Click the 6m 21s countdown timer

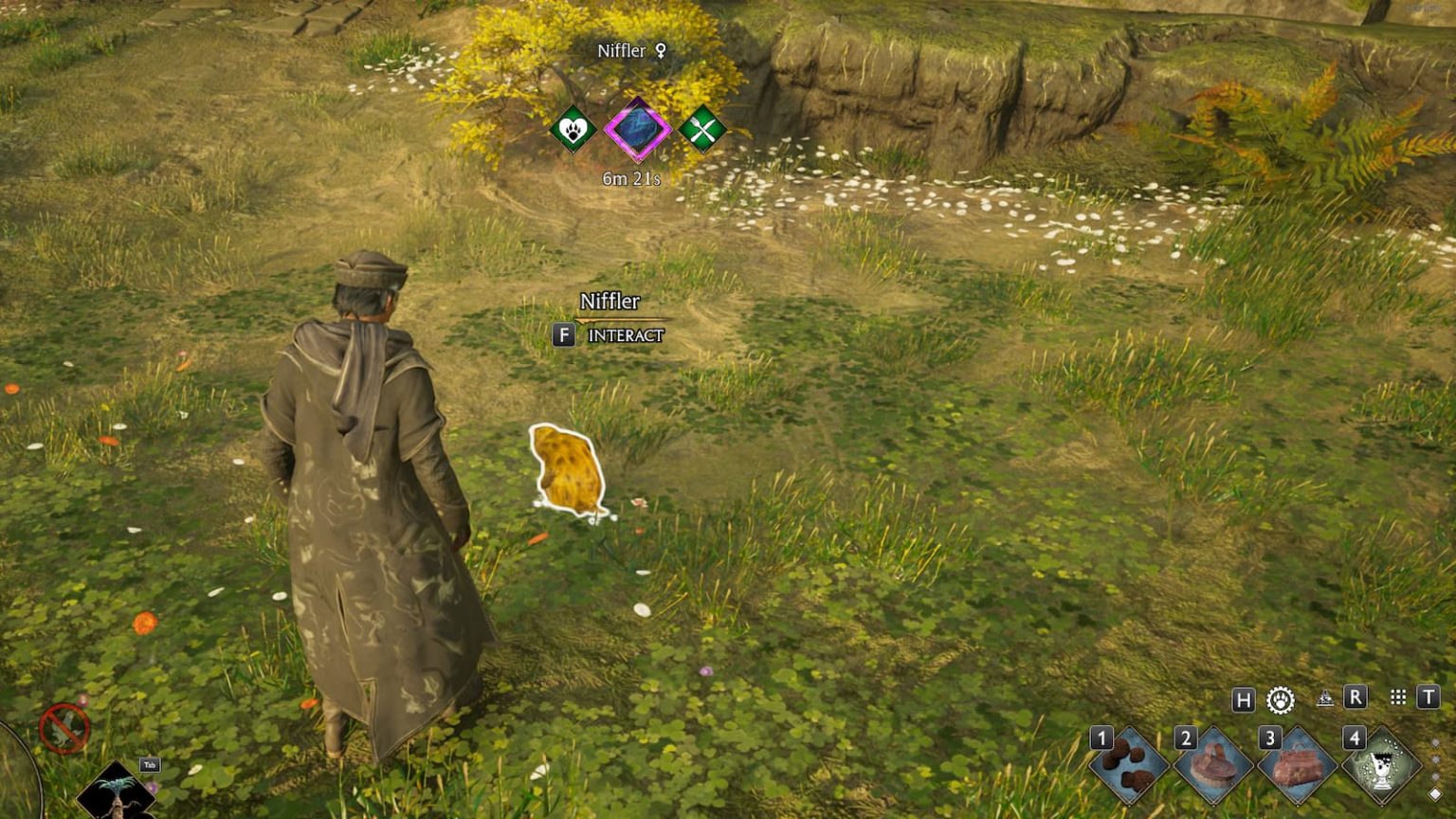tap(630, 176)
